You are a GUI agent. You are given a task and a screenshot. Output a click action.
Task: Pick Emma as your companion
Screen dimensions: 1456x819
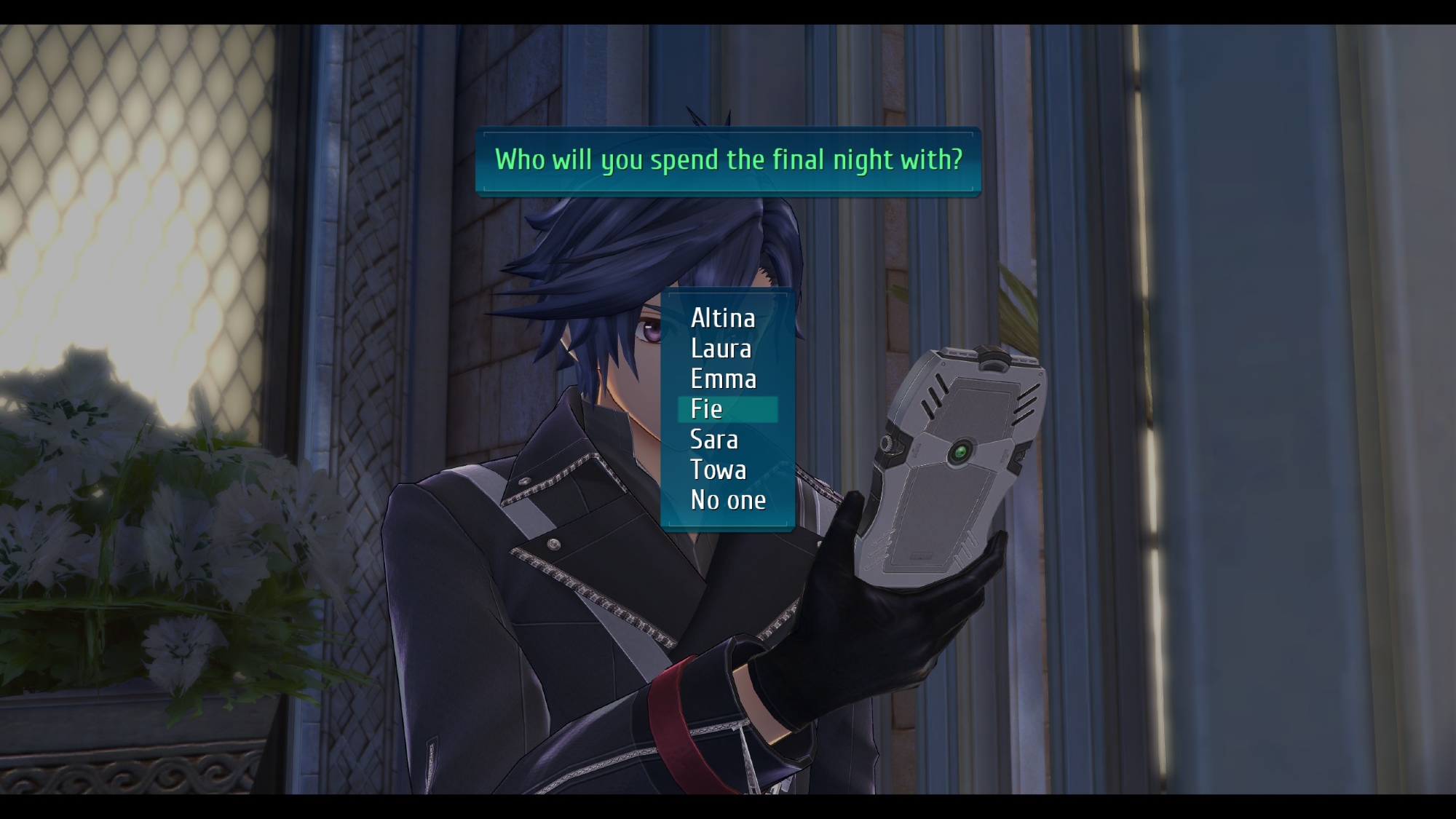point(724,379)
